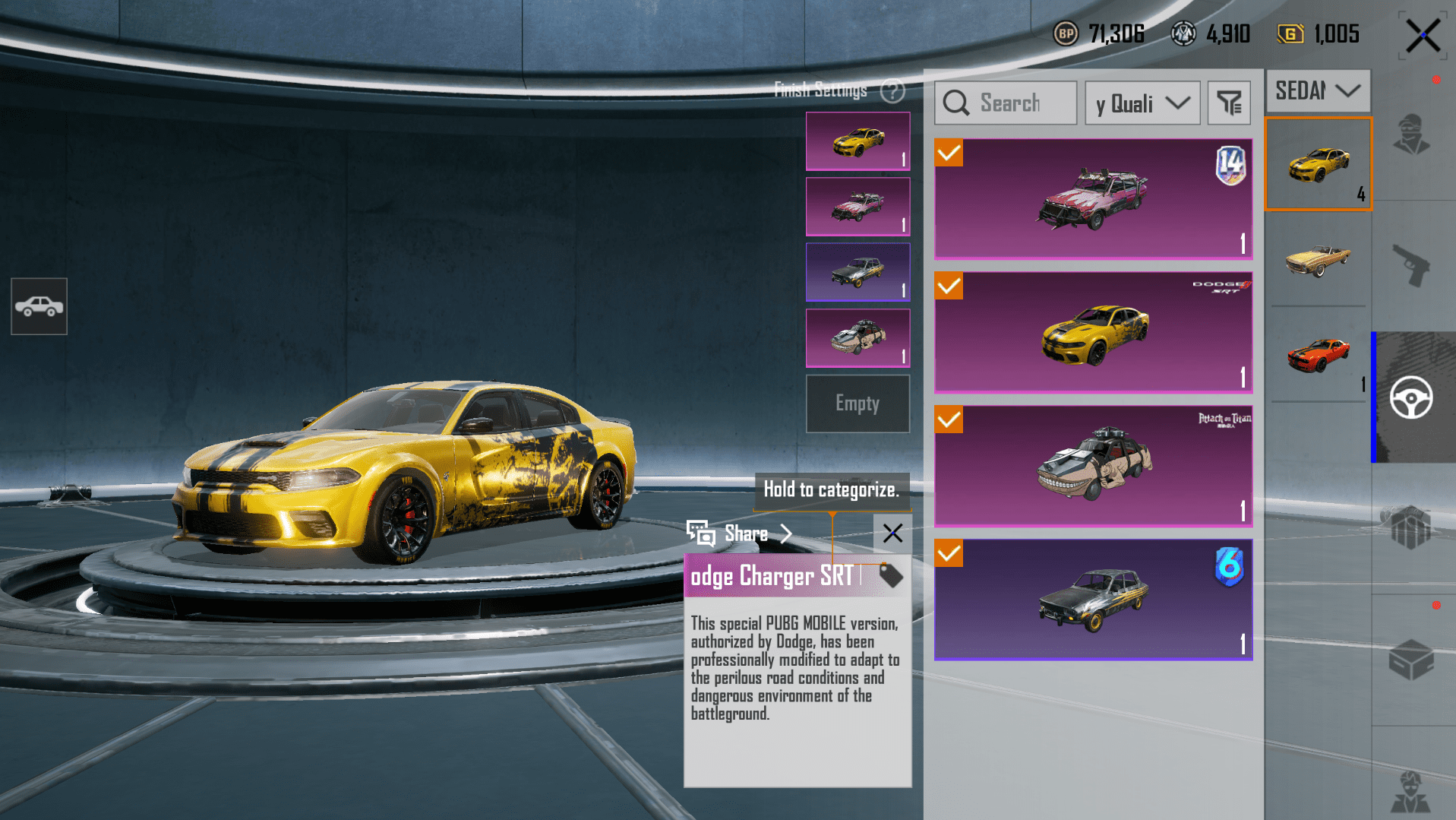Open the Finish Settings help
This screenshot has height=820, width=1456.
tap(892, 91)
